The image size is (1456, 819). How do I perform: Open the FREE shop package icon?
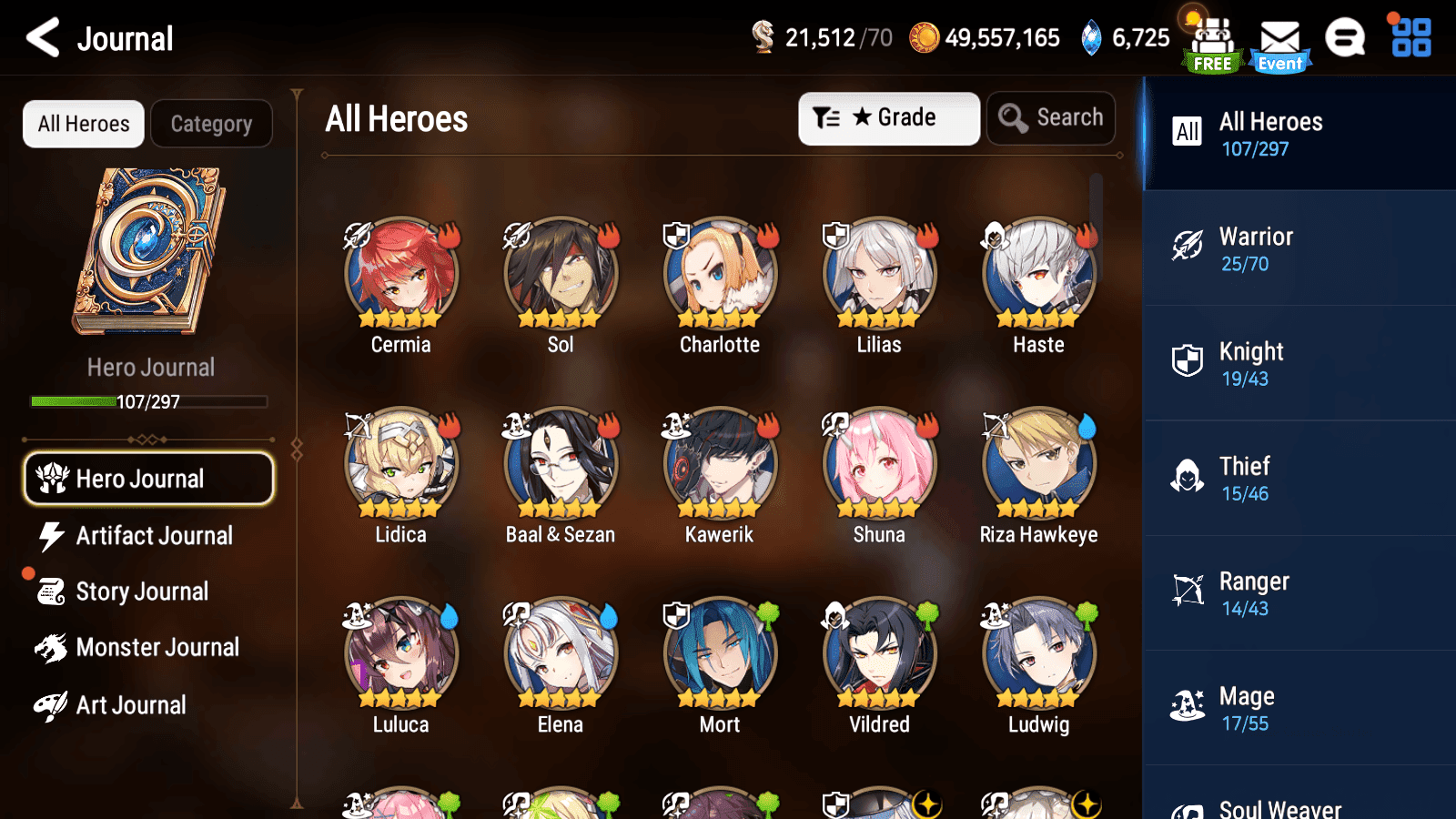pos(1210,38)
